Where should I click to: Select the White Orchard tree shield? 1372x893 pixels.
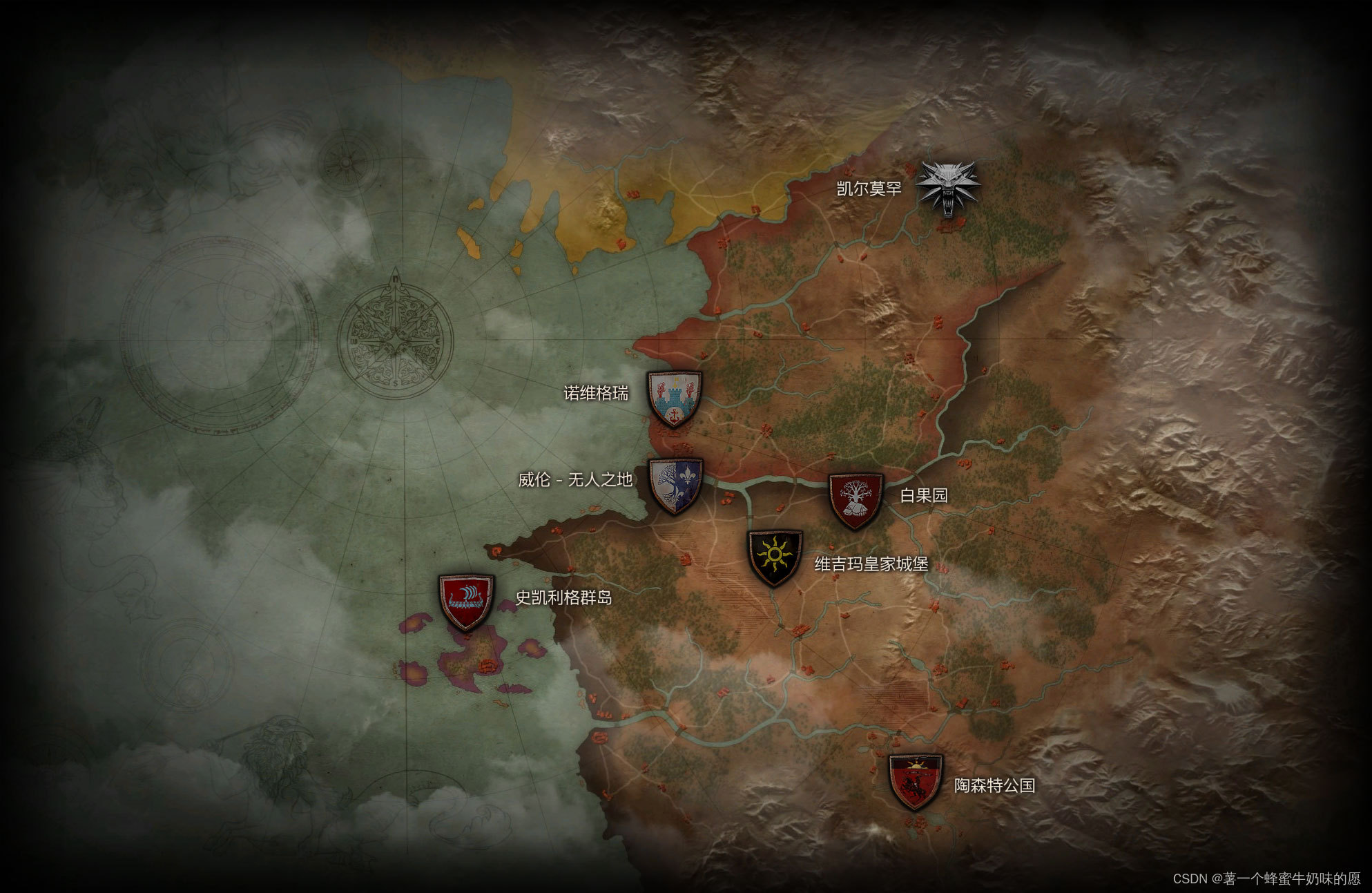[x=856, y=500]
